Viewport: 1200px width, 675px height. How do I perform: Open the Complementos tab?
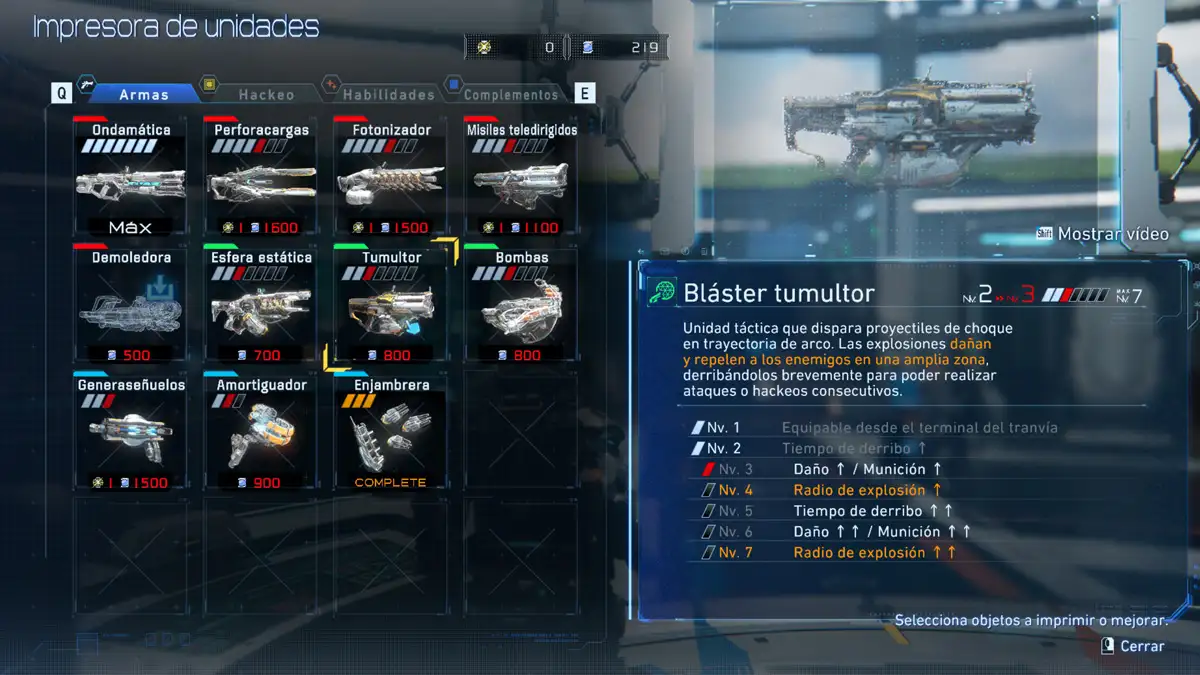[510, 94]
